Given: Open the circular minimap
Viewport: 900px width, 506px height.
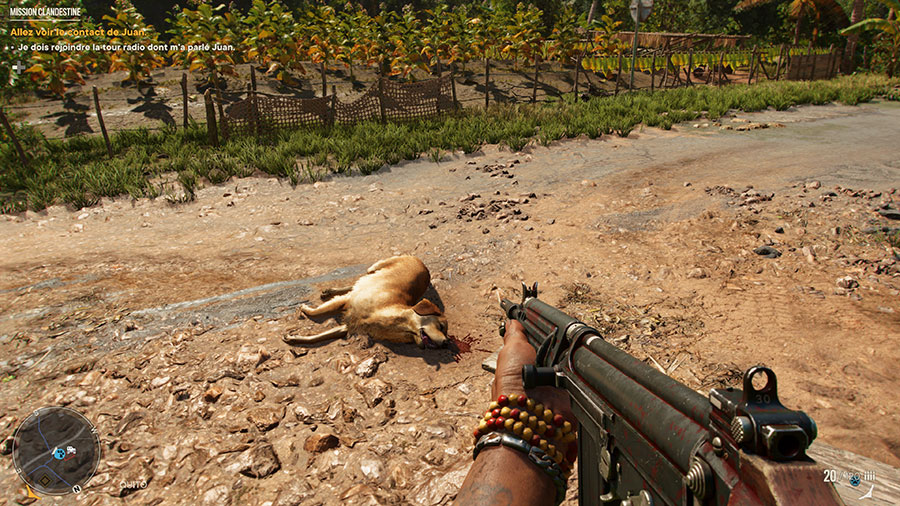Looking at the screenshot, I should pyautogui.click(x=56, y=450).
